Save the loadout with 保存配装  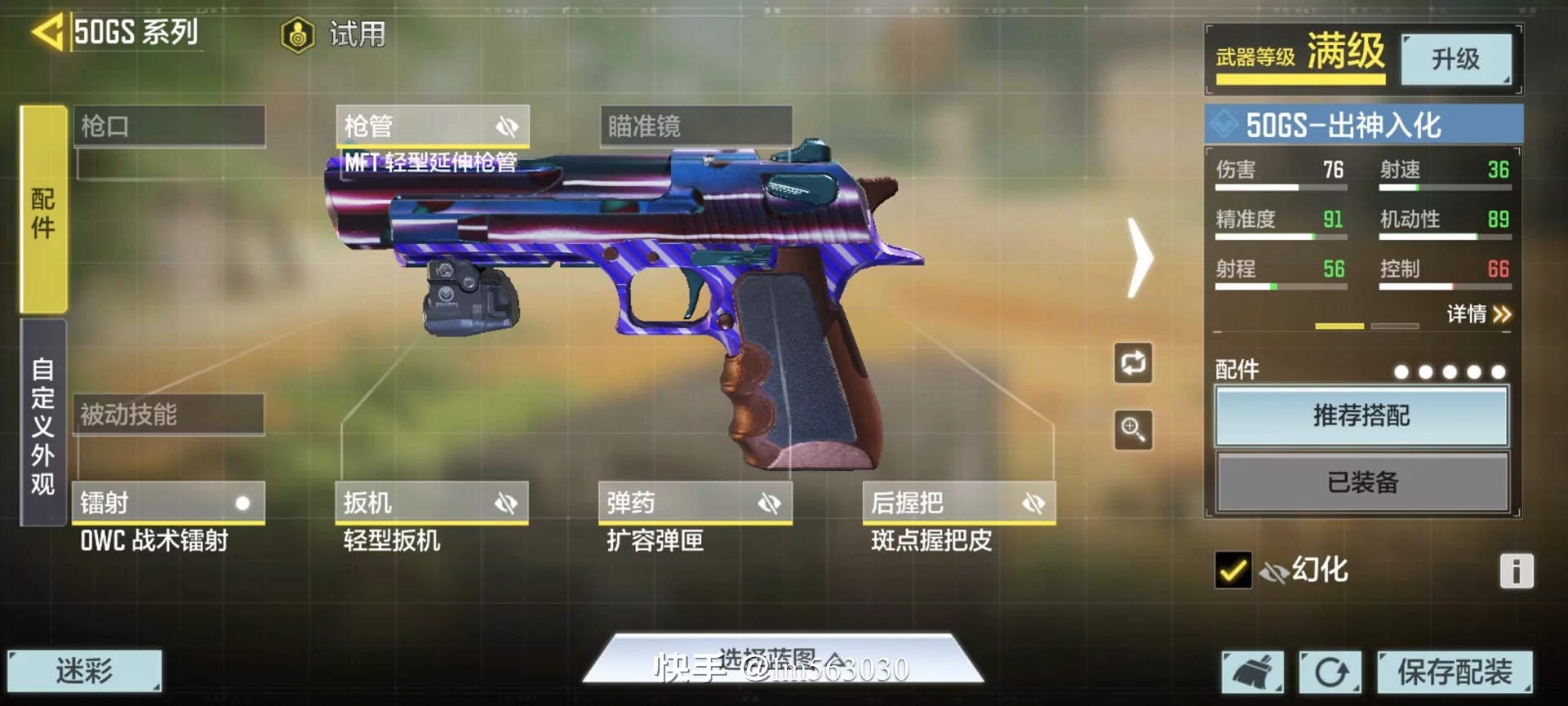pos(1455,672)
